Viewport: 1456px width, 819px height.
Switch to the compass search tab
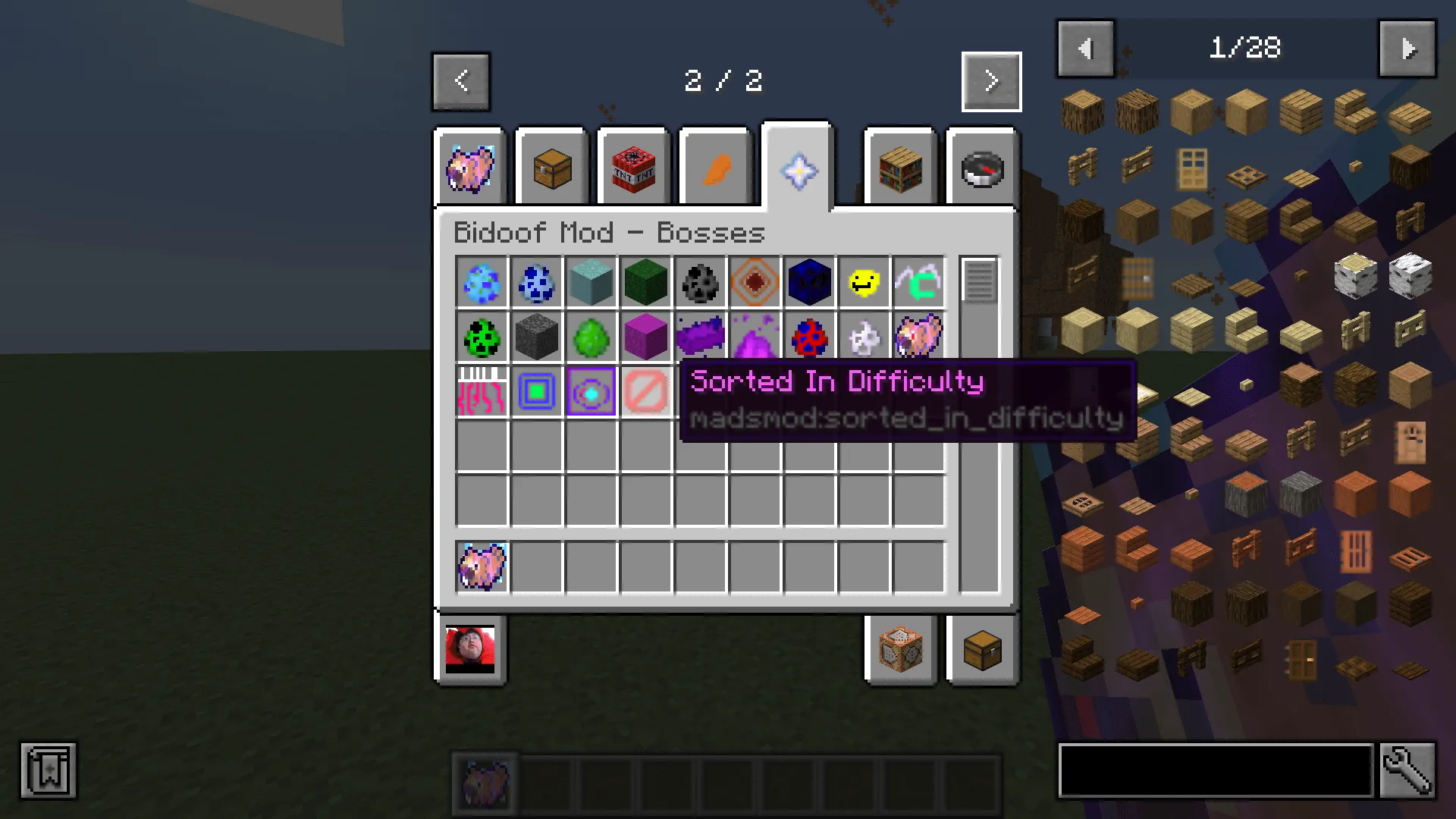tap(982, 168)
